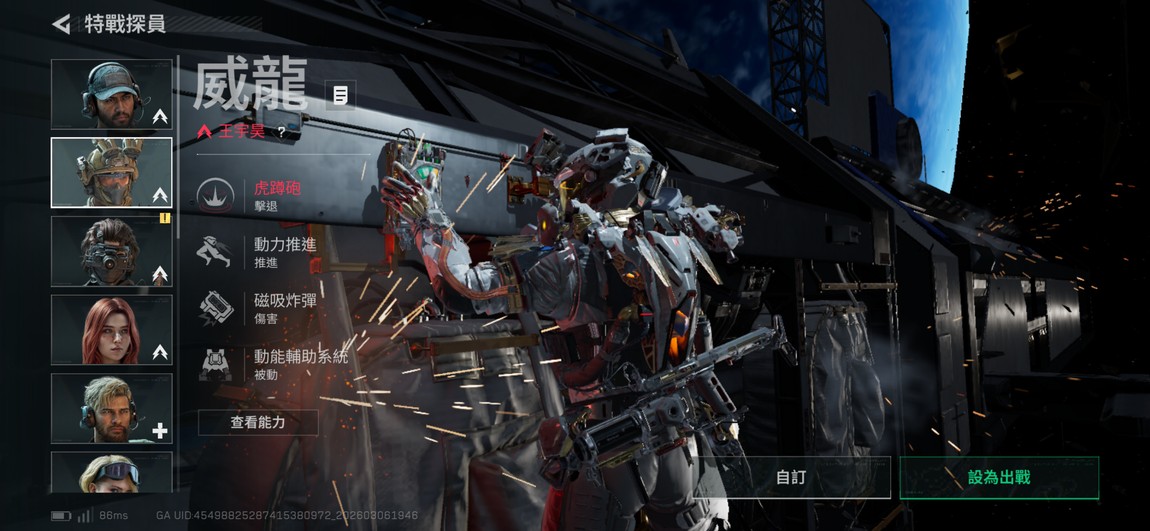
Task: Pick the blond operator with headset
Action: pyautogui.click(x=111, y=407)
